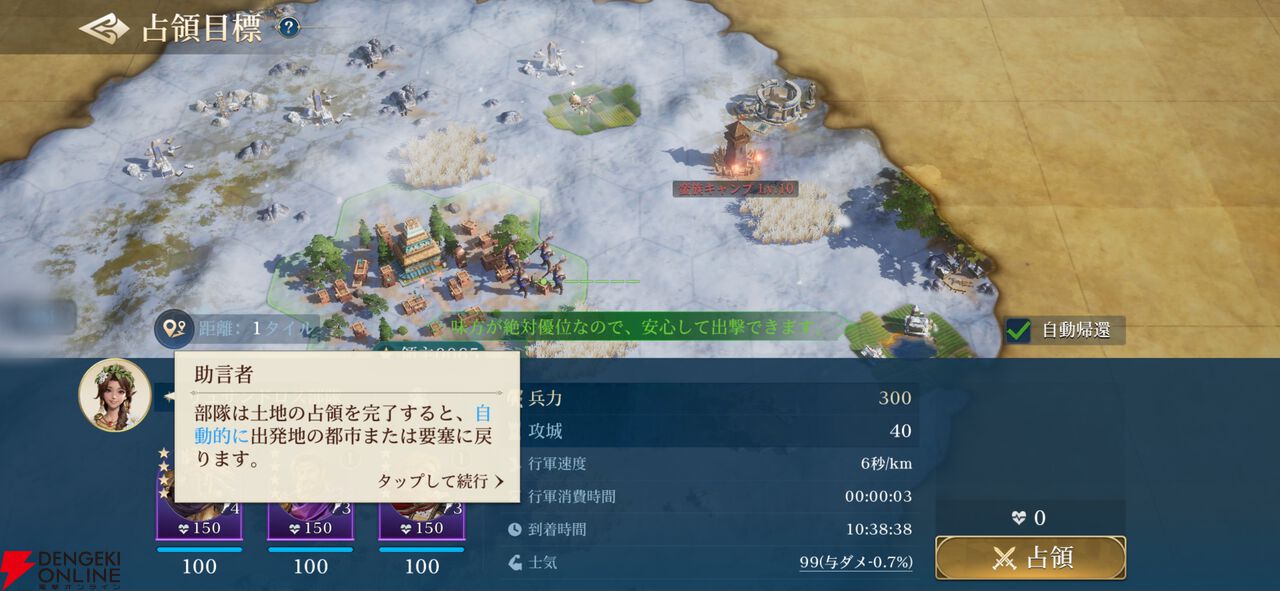Tap the 占領 occupy button
Viewport: 1280px width, 591px height.
(1030, 558)
